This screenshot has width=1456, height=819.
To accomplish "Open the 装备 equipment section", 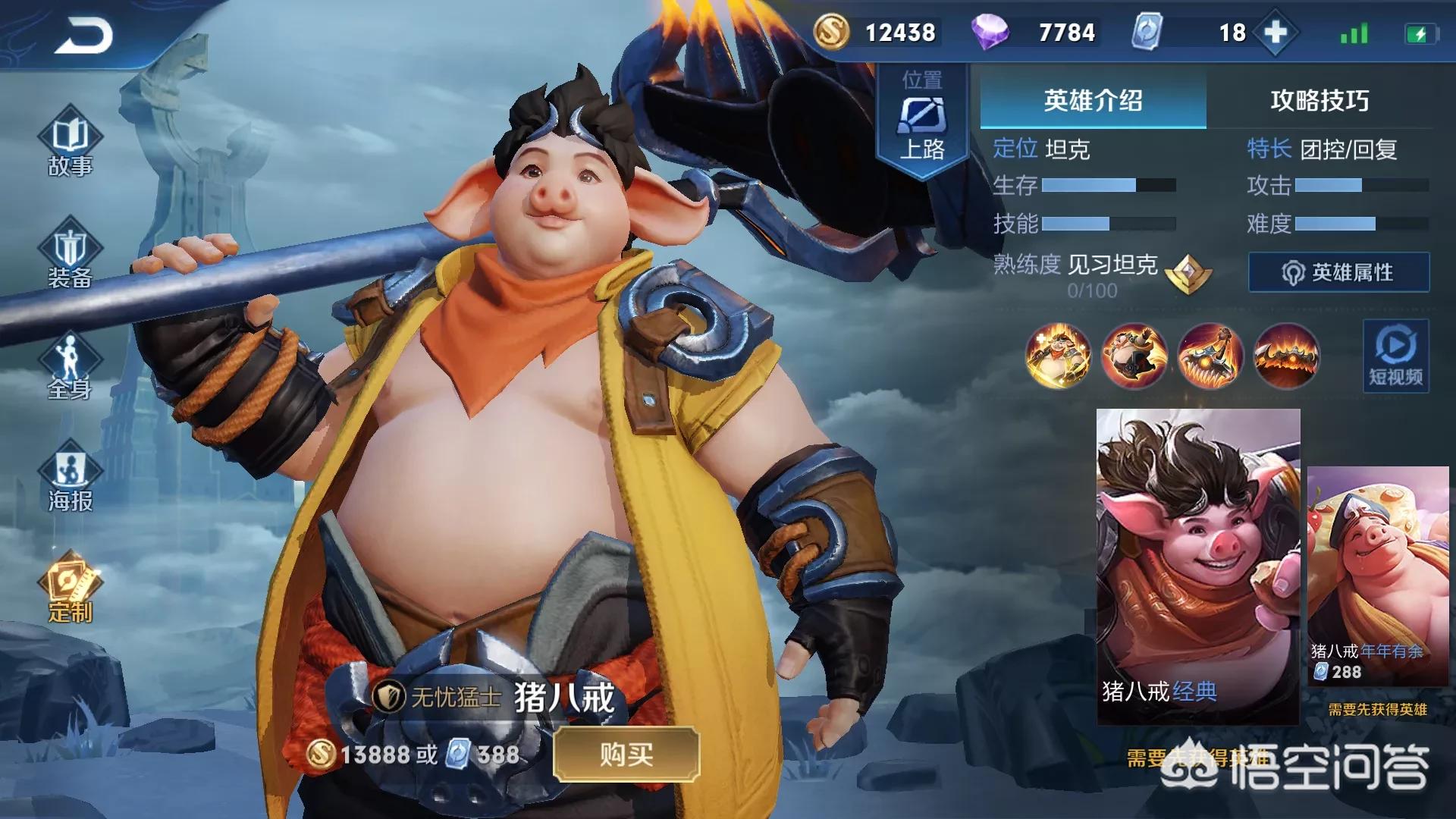I will tap(70, 256).
